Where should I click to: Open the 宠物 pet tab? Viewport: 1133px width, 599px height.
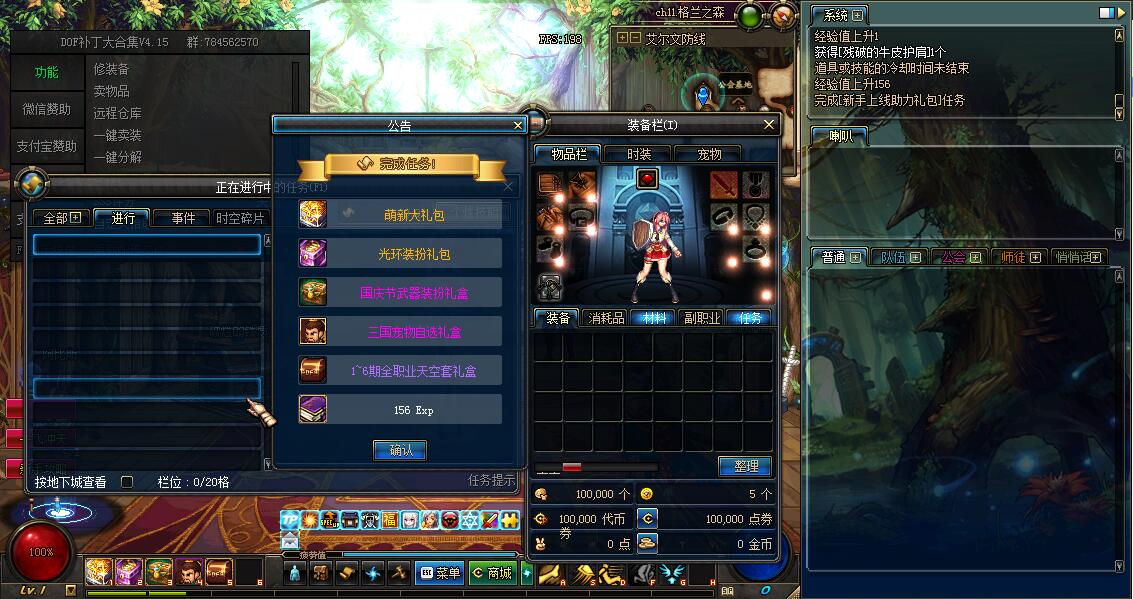pos(709,154)
